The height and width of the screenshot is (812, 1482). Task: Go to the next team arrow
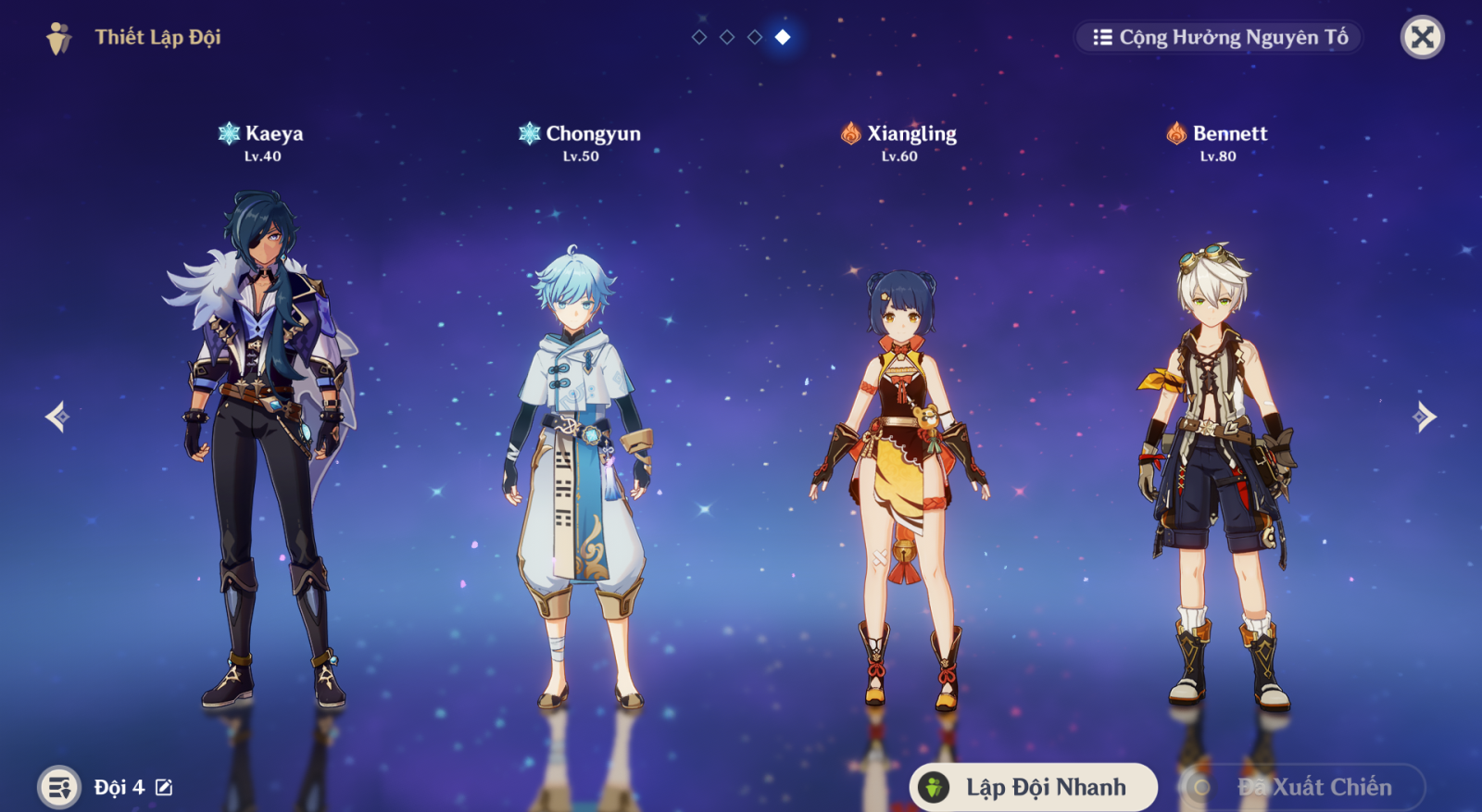click(x=1424, y=417)
